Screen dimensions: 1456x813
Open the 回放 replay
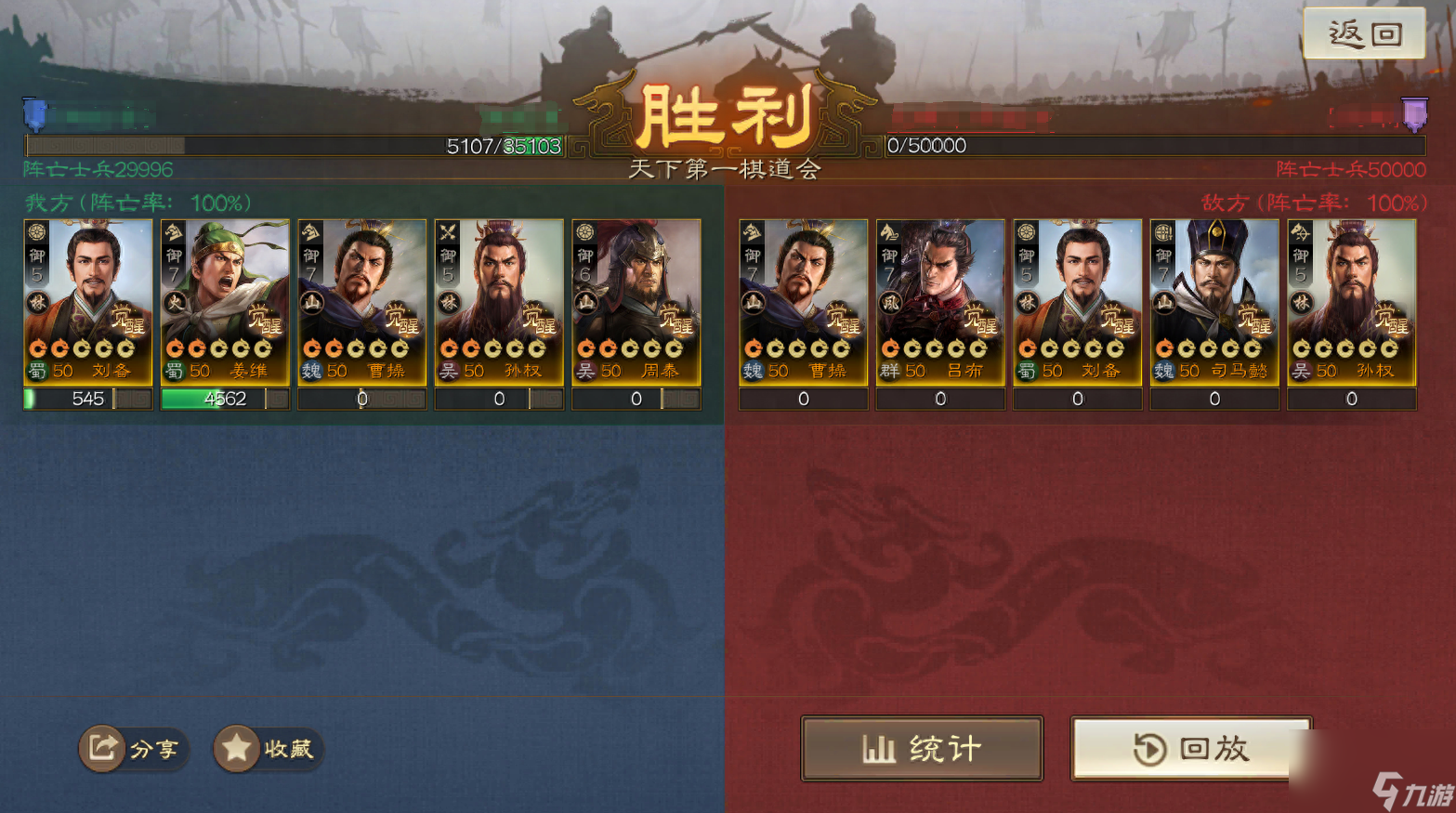click(x=1191, y=748)
